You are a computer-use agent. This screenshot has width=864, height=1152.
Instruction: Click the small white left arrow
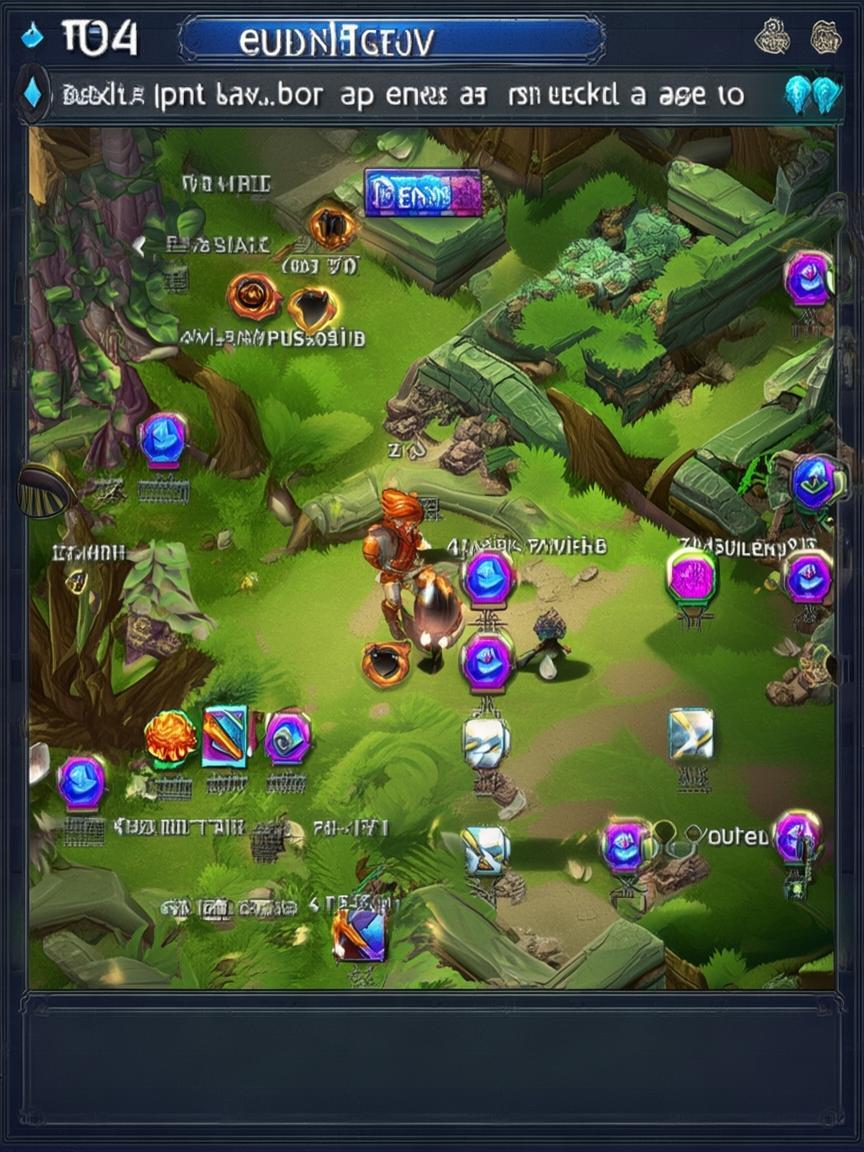click(x=140, y=243)
